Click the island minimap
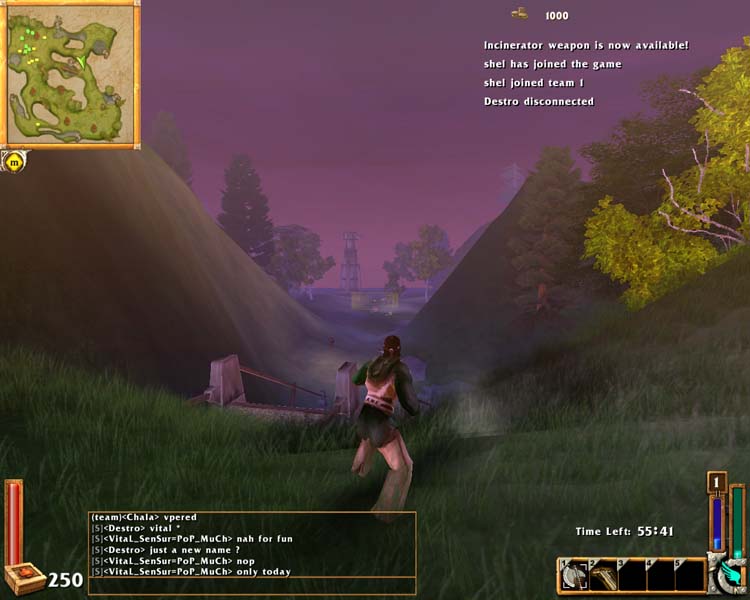The image size is (750, 600). [x=72, y=73]
